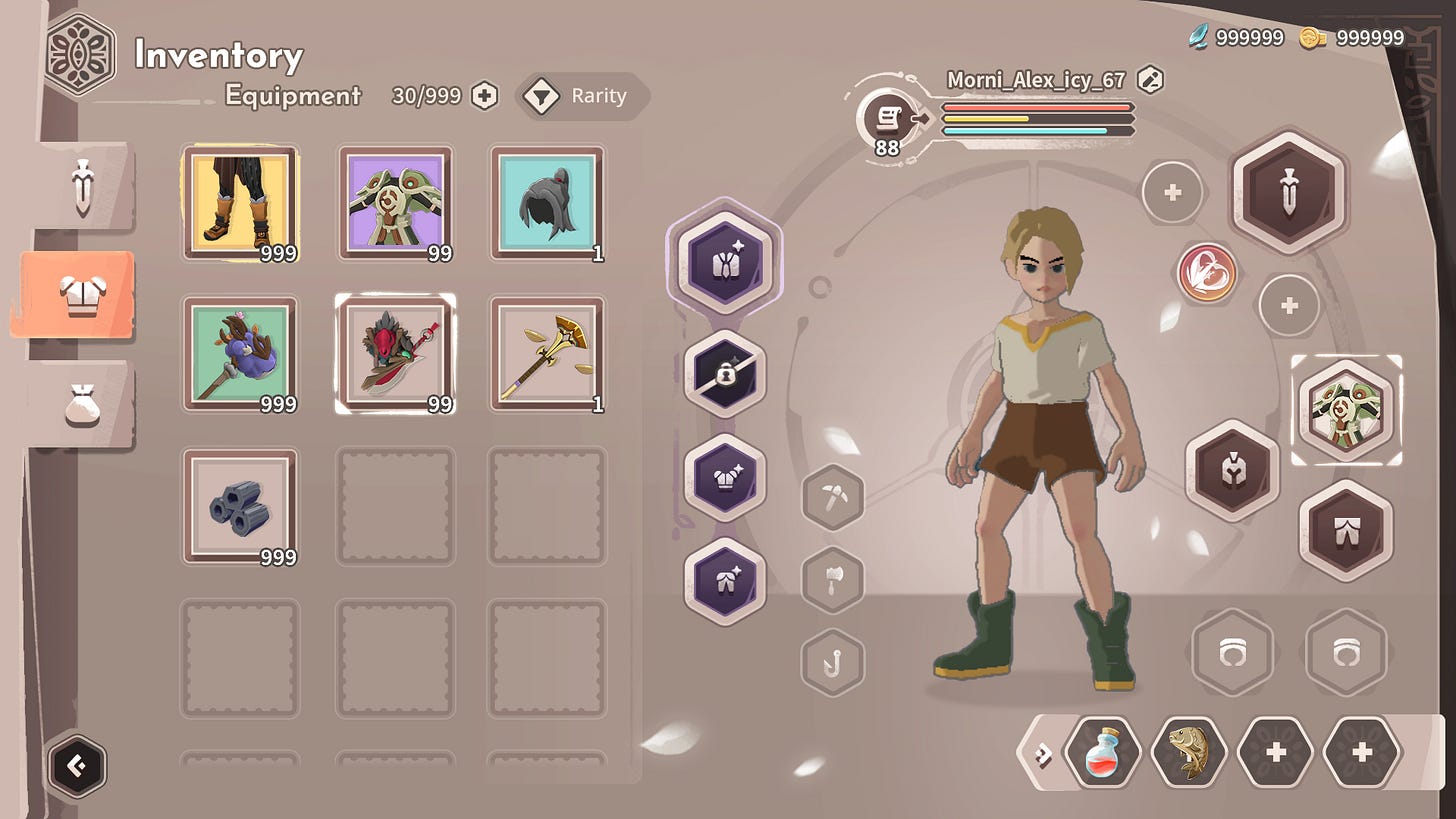1456x819 pixels.
Task: Sort inventory using the Rarity filter
Action: coord(582,97)
